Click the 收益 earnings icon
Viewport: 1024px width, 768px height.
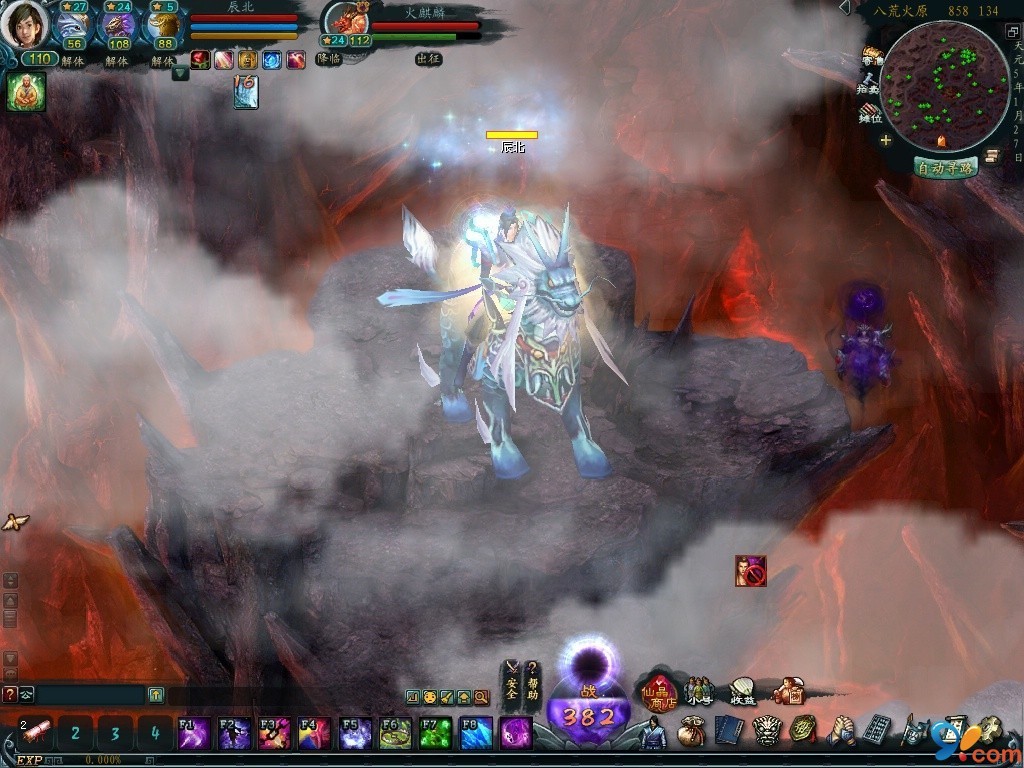[741, 691]
